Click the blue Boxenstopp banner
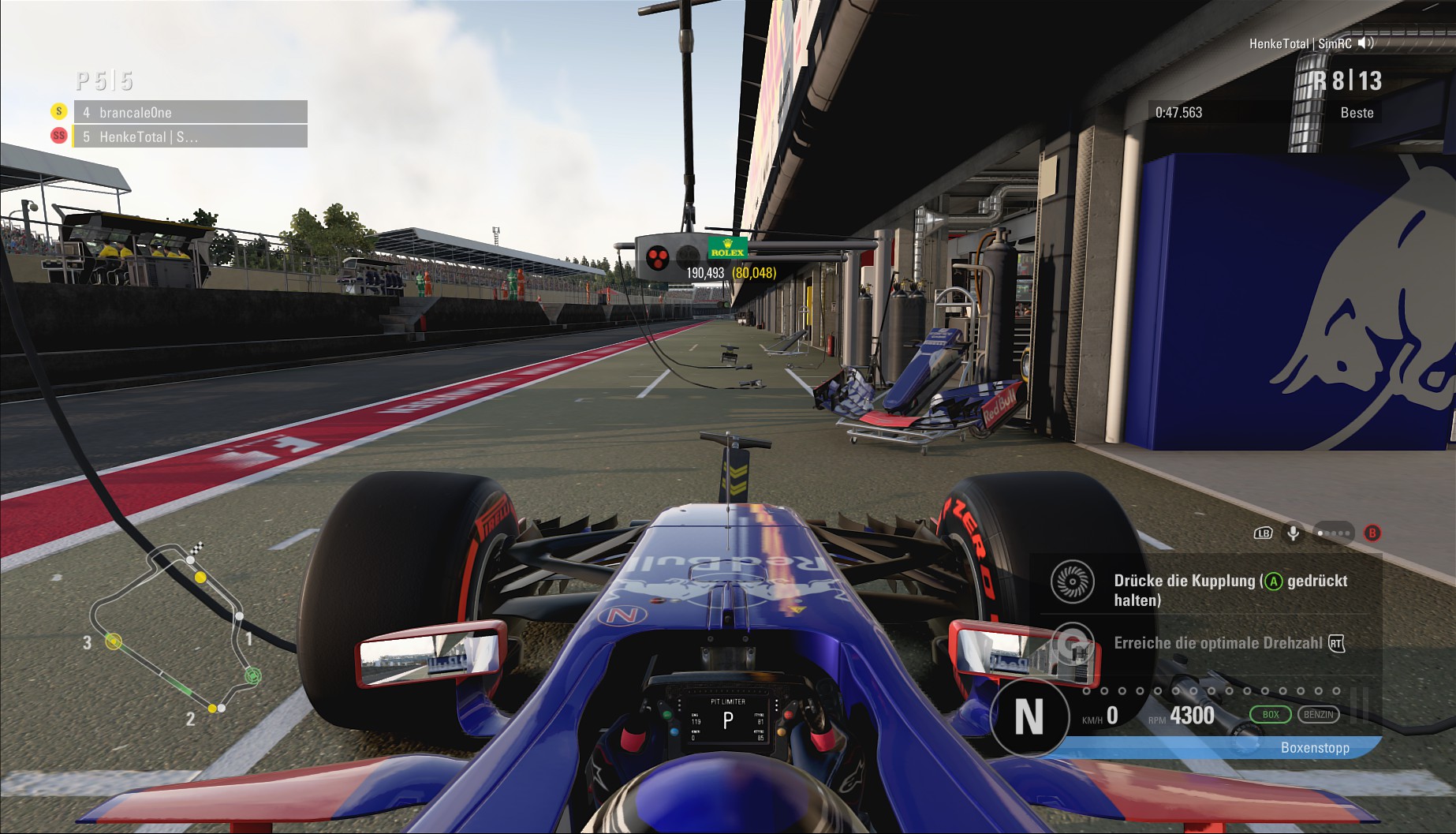The width and height of the screenshot is (1456, 834). pos(1314,747)
